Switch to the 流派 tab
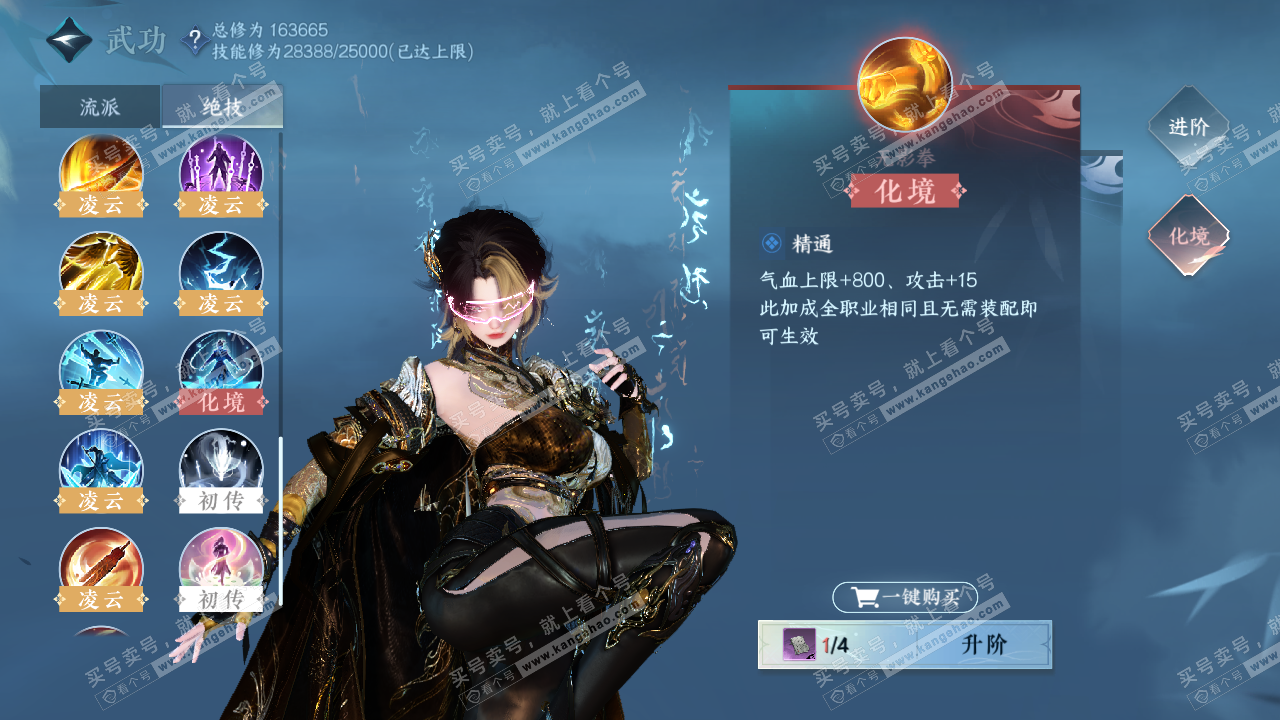Screen dimensions: 1280x720 point(100,107)
